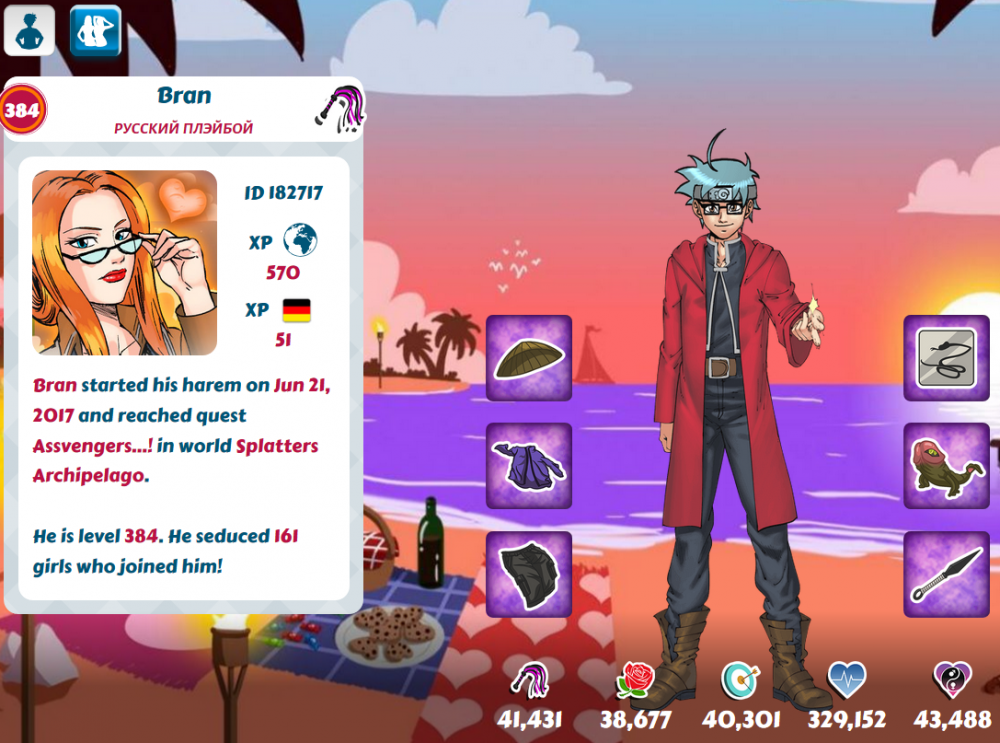The height and width of the screenshot is (743, 1000).
Task: Click the whip class icon beside the name
Action: (340, 107)
